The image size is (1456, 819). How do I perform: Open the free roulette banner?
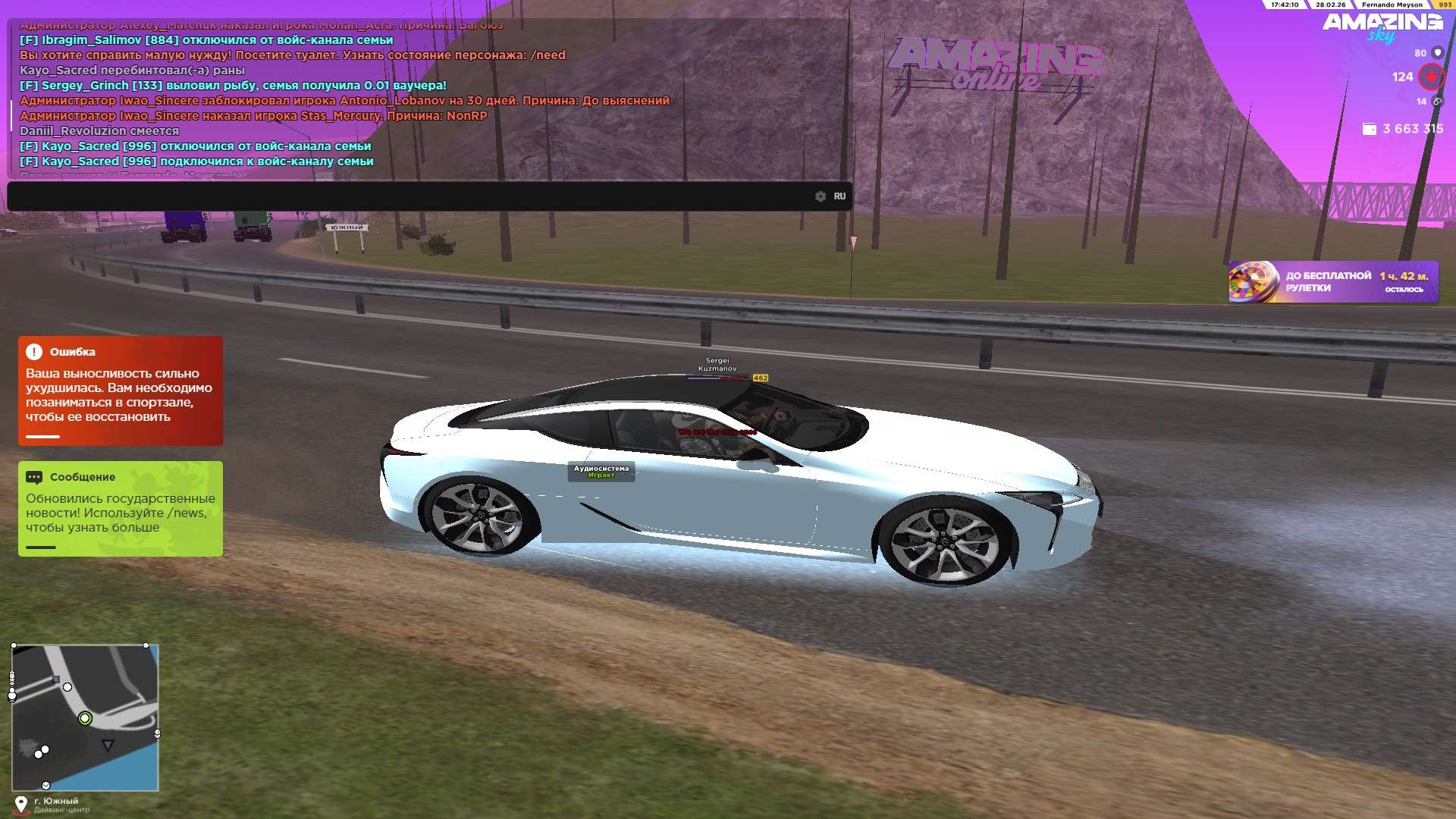(x=1333, y=282)
